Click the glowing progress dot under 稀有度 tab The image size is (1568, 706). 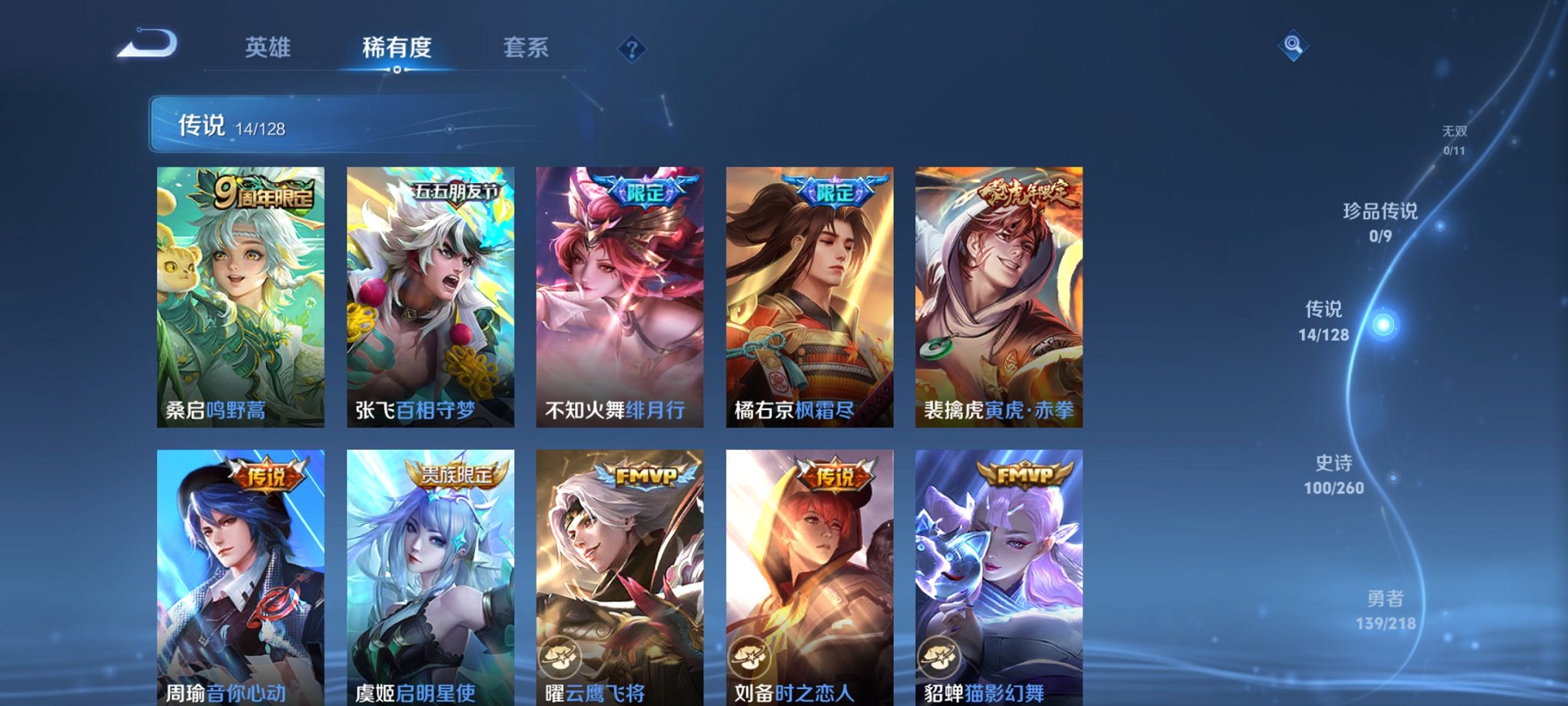396,71
